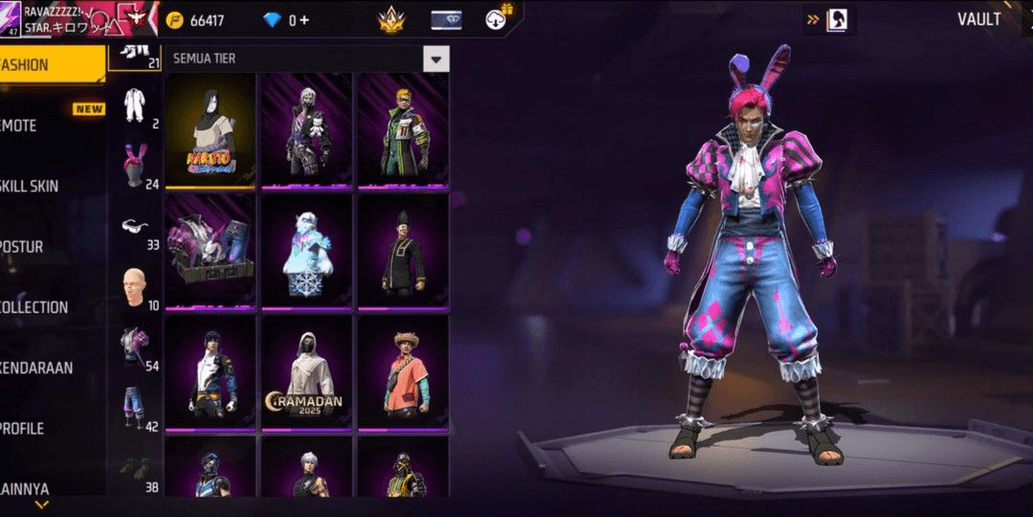Select the snowflake yeti costume
Screen dimensions: 1033x517
305,251
